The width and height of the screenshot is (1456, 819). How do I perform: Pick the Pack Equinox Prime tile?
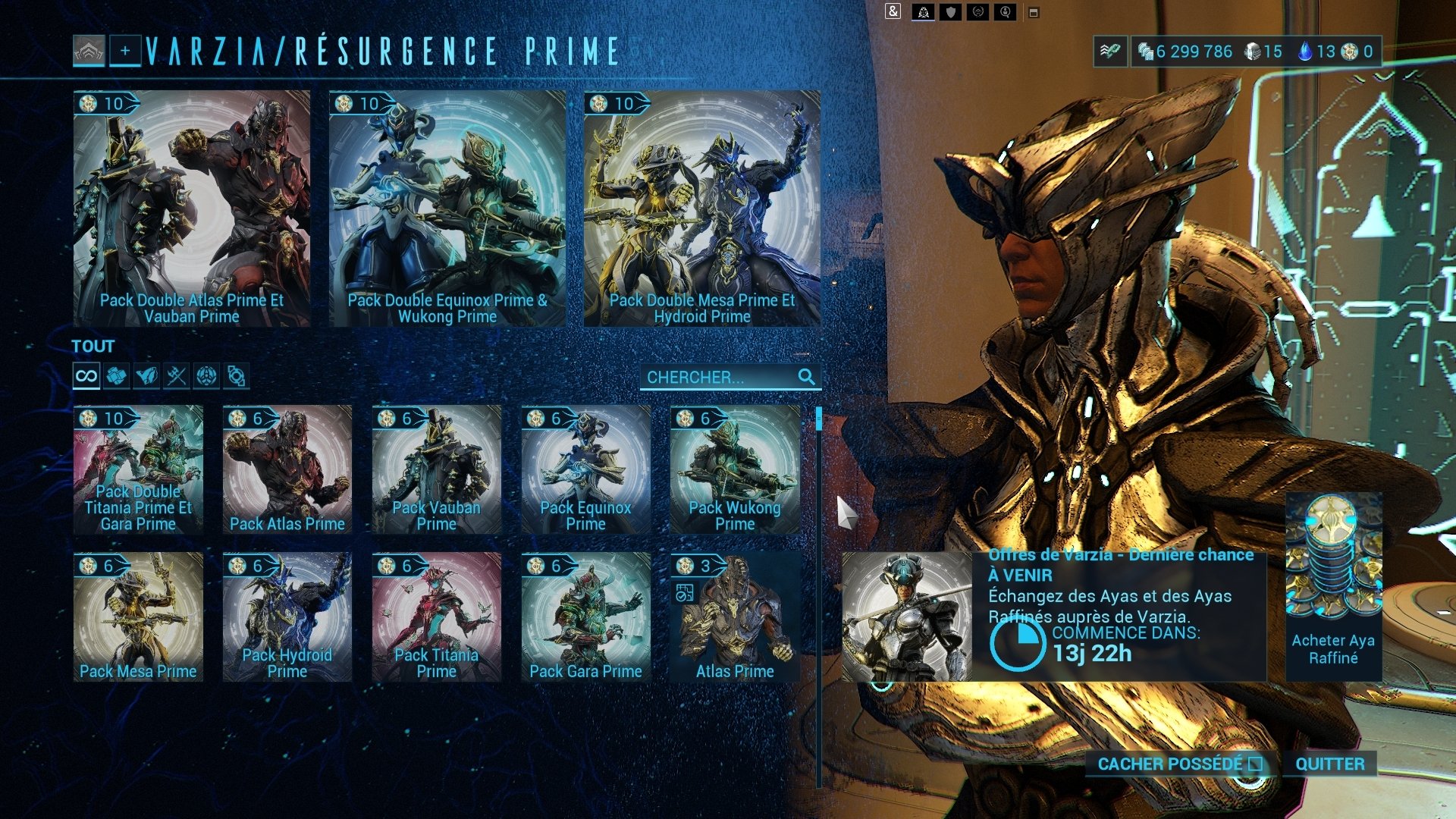click(585, 469)
